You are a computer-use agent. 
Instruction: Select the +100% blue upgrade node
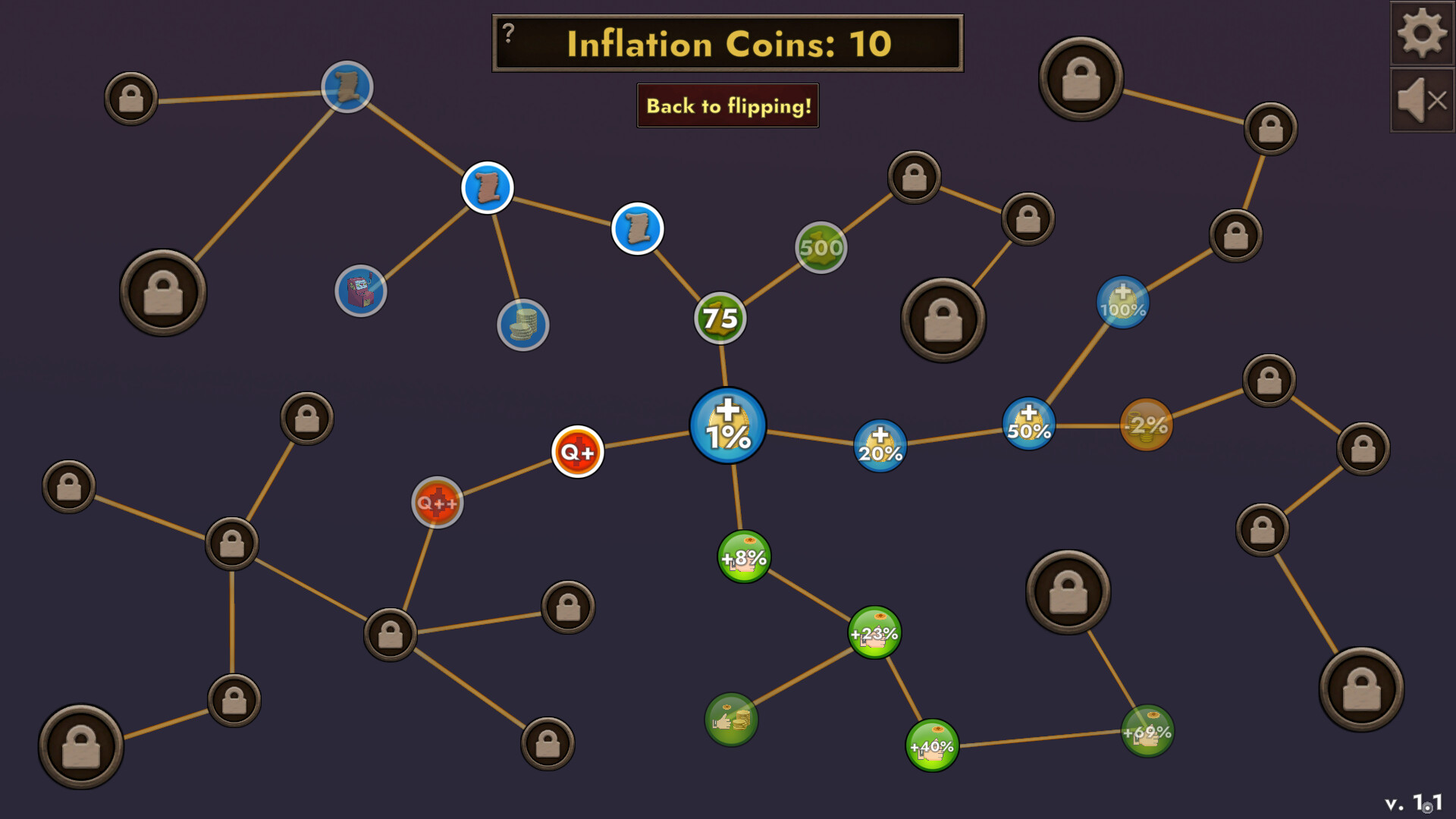(1122, 301)
